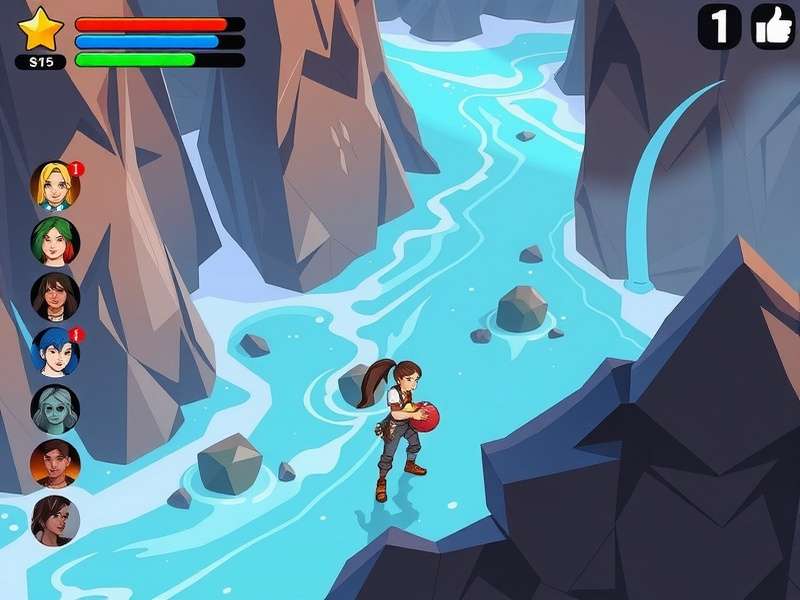Select the bottom portrait on the grey background

pyautogui.click(x=54, y=520)
